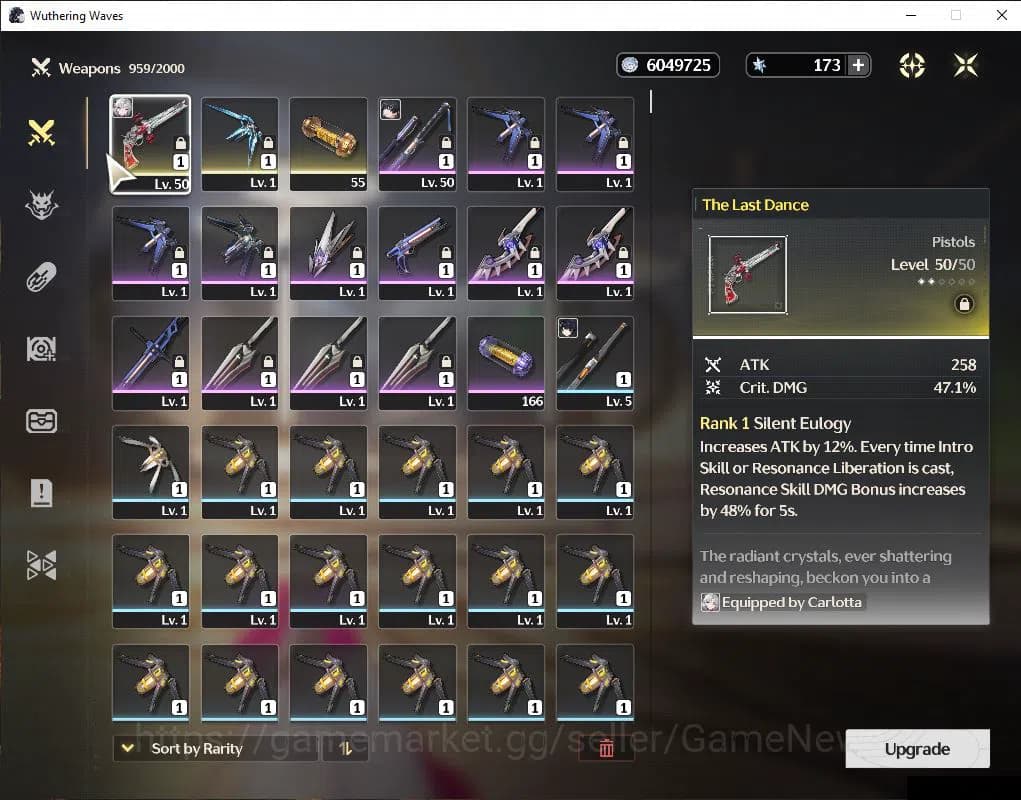Click the red trash can delete icon
The height and width of the screenshot is (800, 1021).
click(x=606, y=748)
